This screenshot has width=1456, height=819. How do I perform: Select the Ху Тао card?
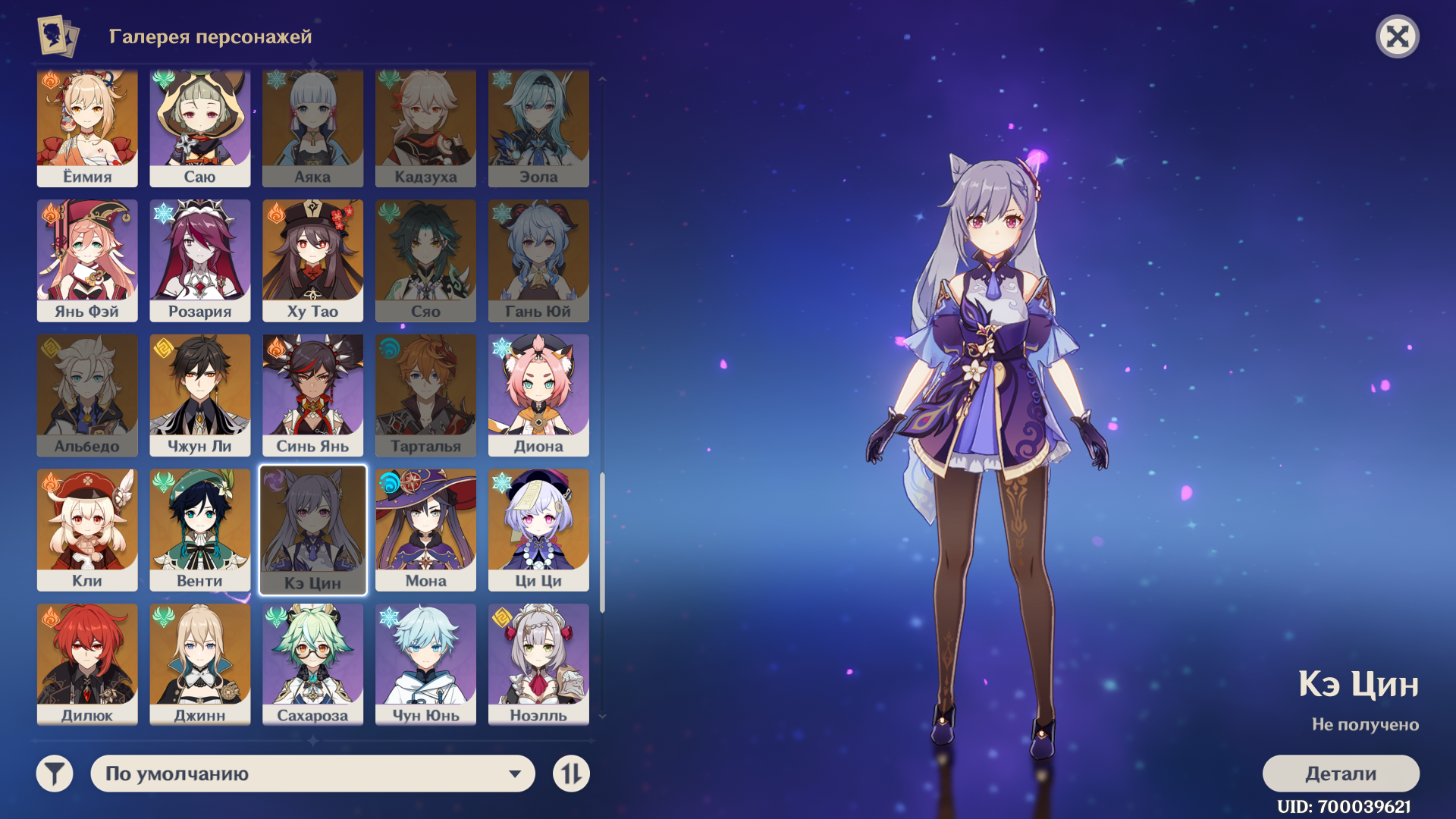312,260
